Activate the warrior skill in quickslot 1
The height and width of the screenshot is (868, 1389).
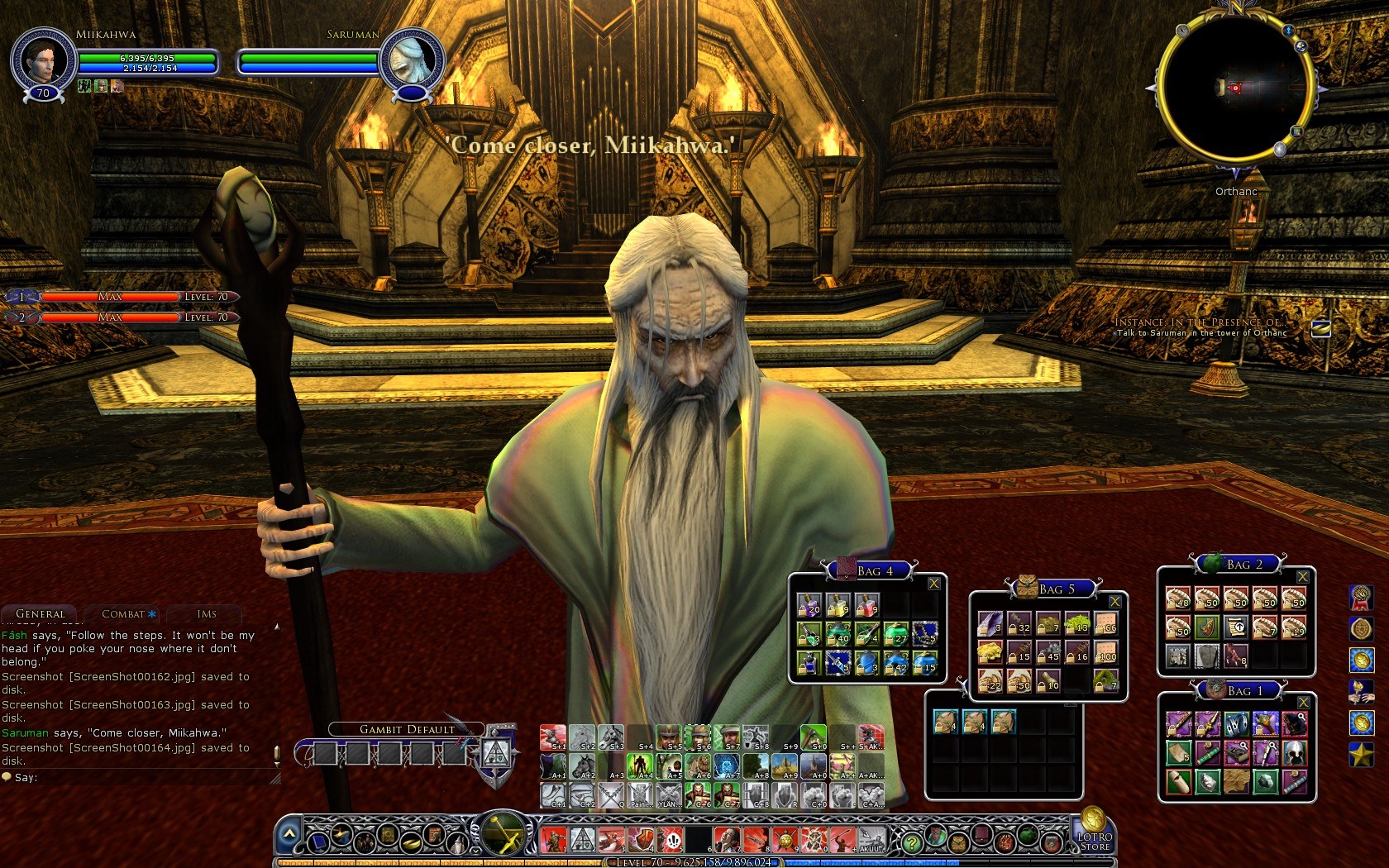[x=551, y=841]
